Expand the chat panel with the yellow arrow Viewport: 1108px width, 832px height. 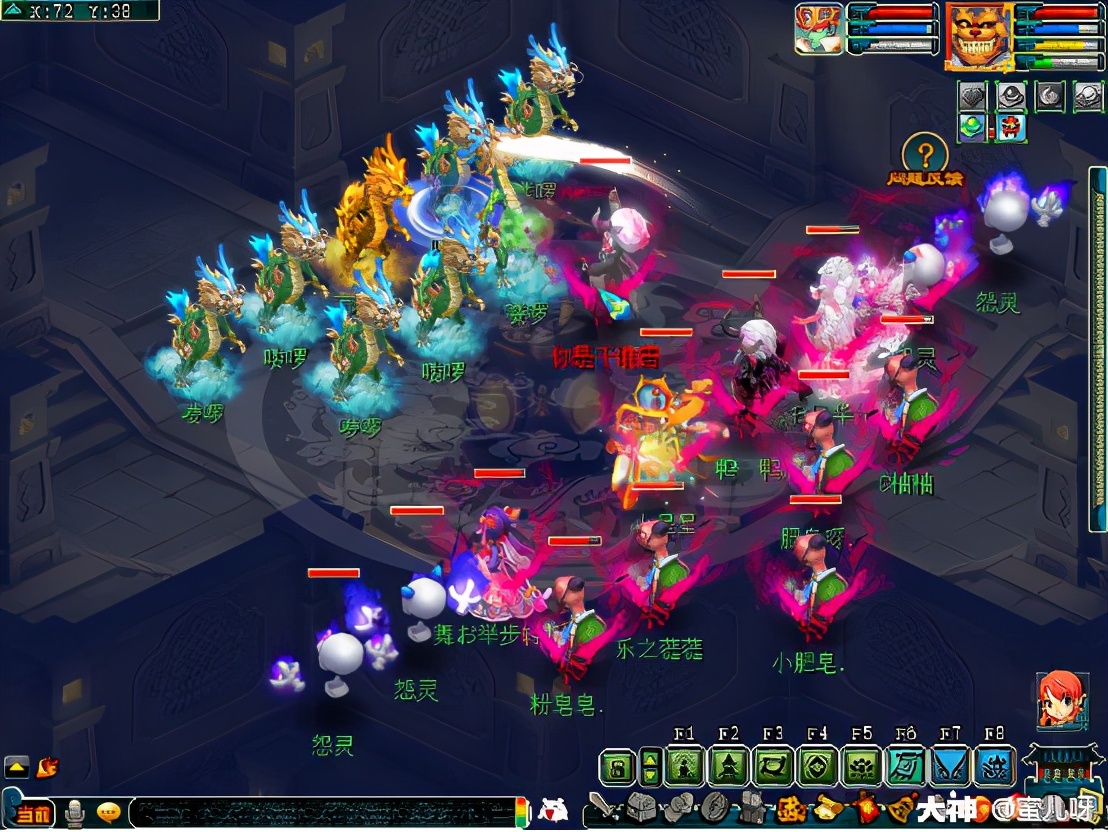click(17, 767)
